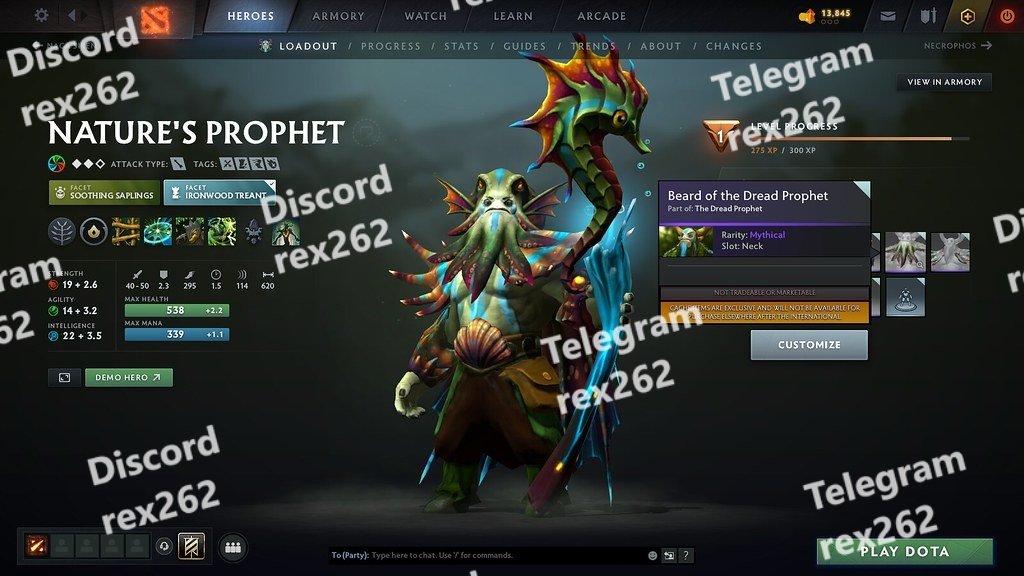Open the hero Stats section

point(461,46)
